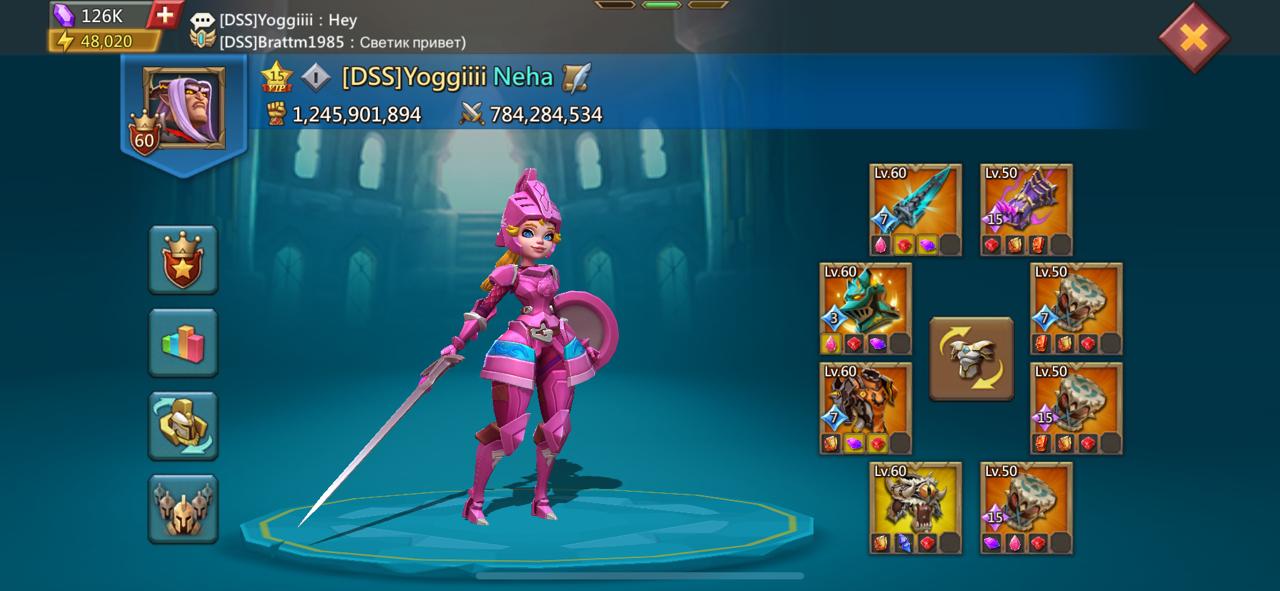Open the crown and star shield menu
The image size is (1280, 591).
pyautogui.click(x=183, y=259)
